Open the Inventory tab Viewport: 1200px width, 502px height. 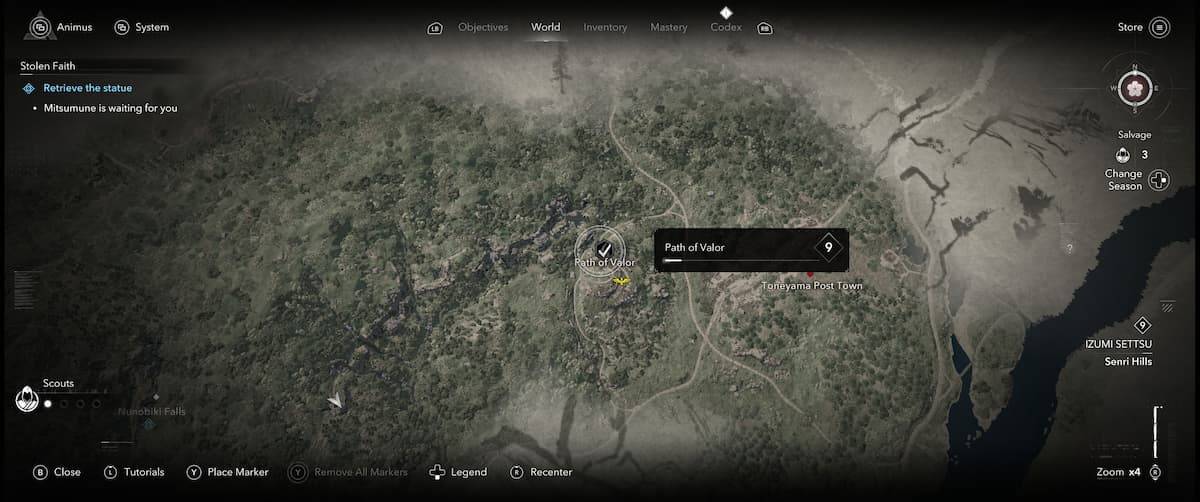coord(605,27)
